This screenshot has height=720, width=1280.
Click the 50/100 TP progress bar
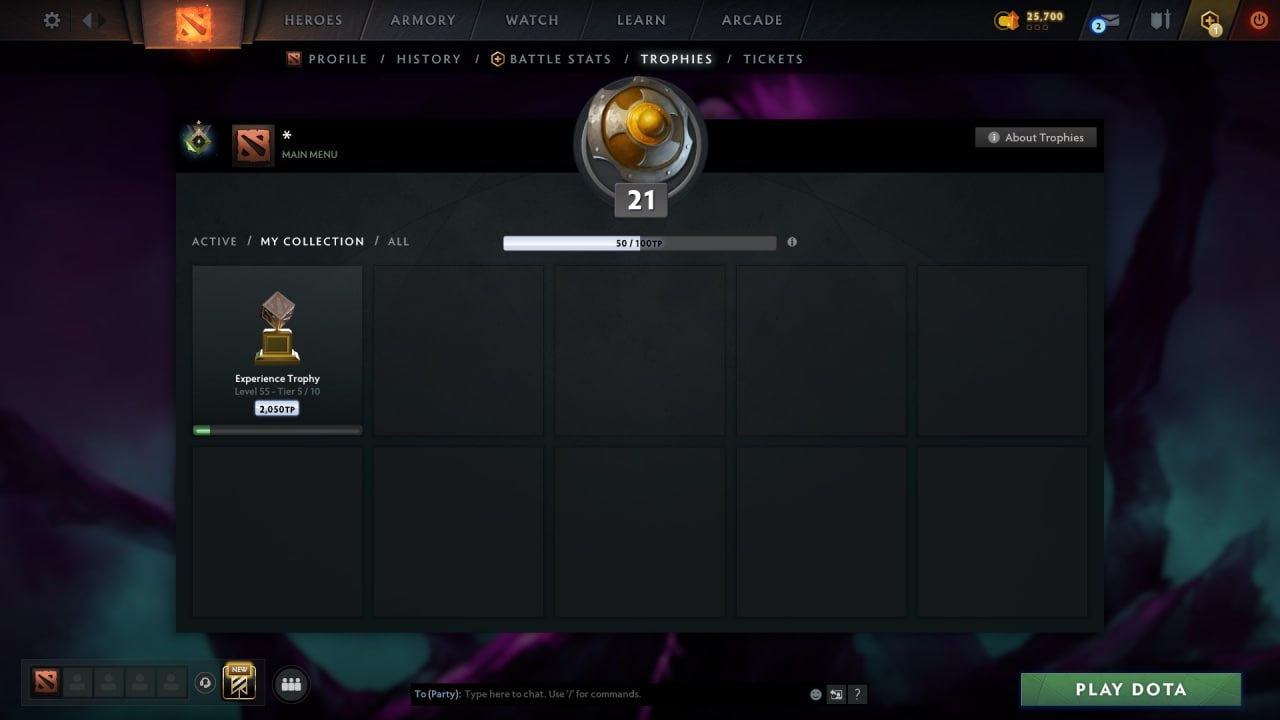[x=640, y=242]
